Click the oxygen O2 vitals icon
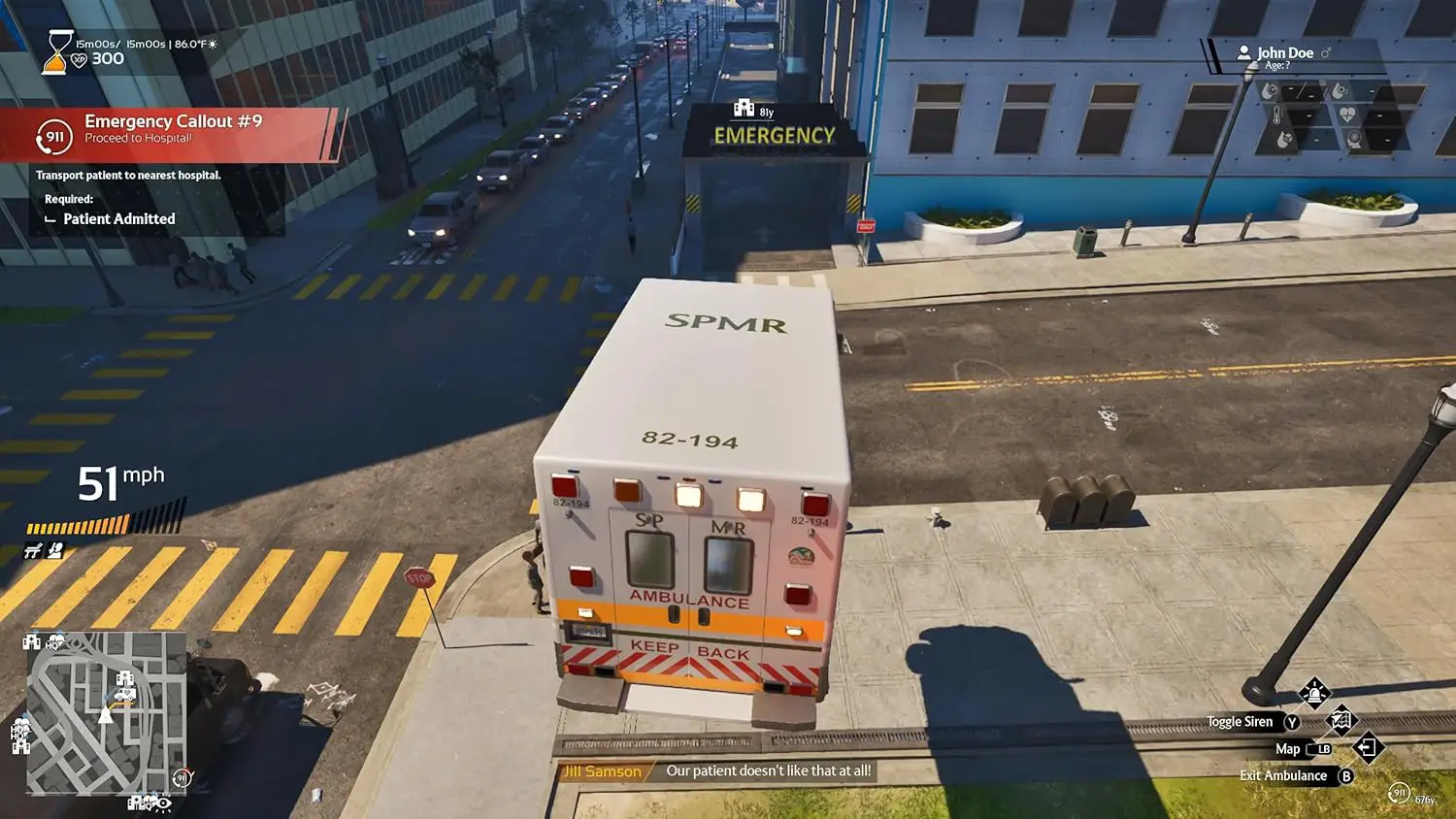This screenshot has height=819, width=1456. (1340, 91)
